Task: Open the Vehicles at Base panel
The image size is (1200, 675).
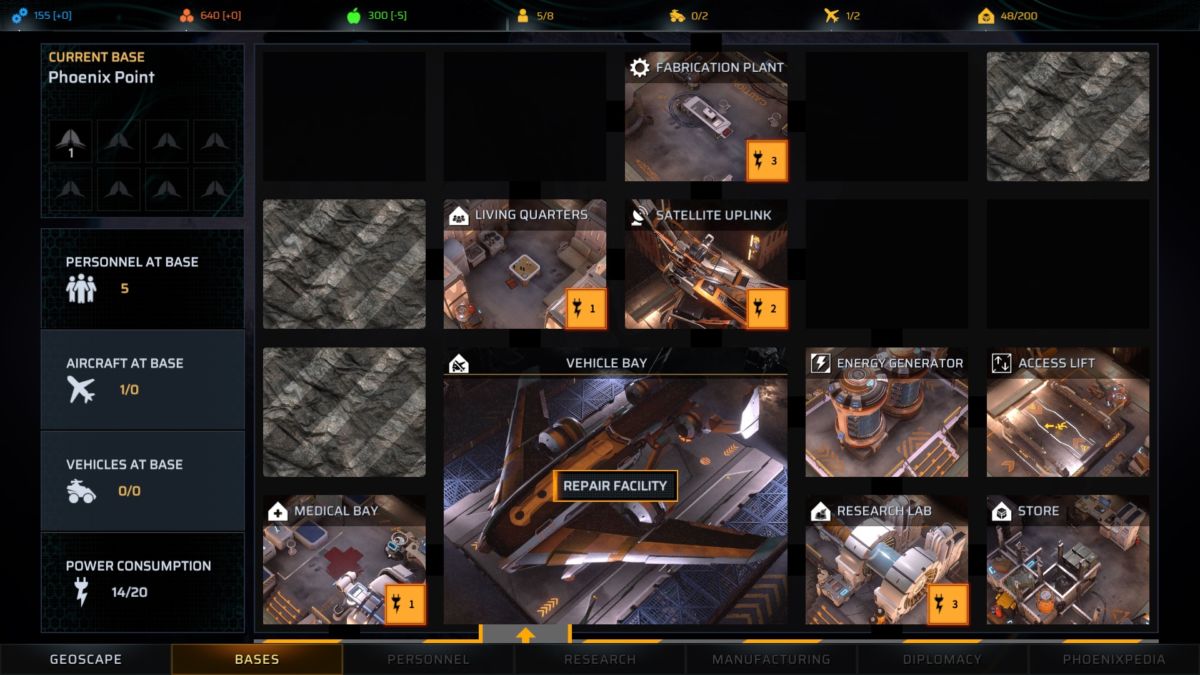Action: (142, 480)
